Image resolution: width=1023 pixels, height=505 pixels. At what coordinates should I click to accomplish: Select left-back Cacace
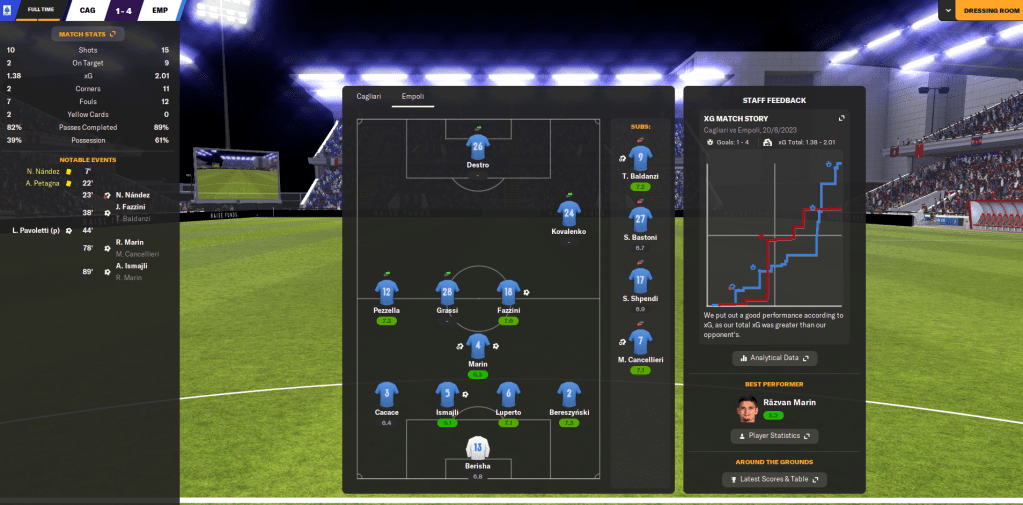(387, 394)
